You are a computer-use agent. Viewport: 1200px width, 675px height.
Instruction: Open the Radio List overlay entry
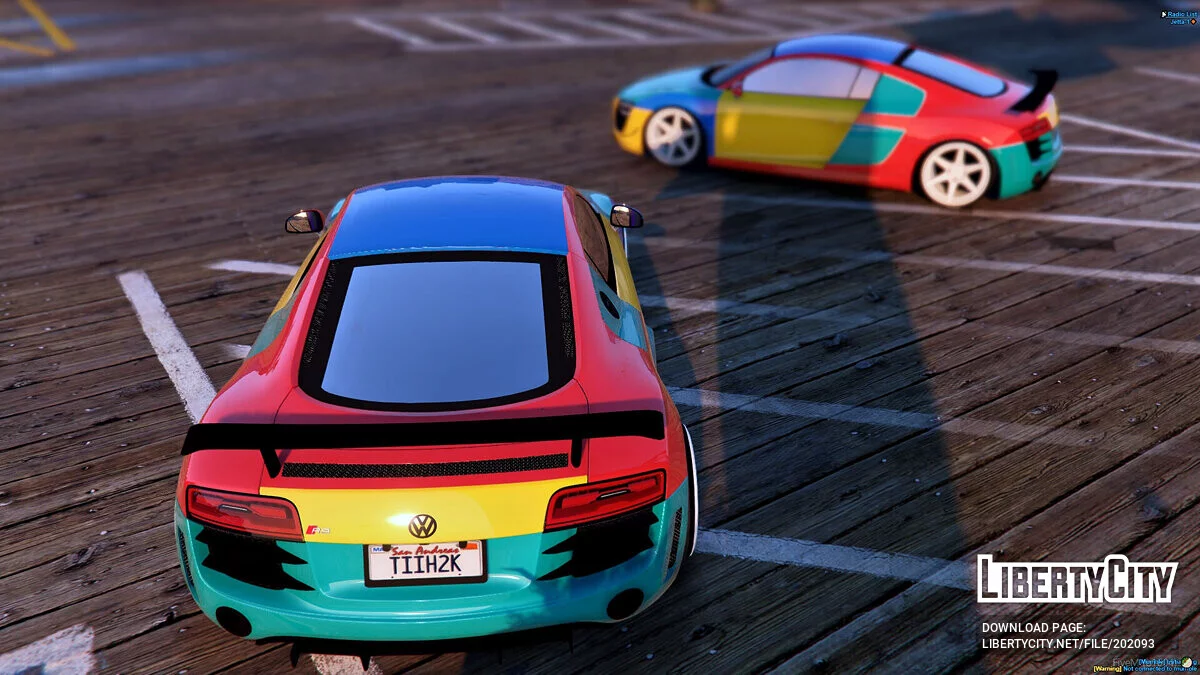click(1180, 13)
